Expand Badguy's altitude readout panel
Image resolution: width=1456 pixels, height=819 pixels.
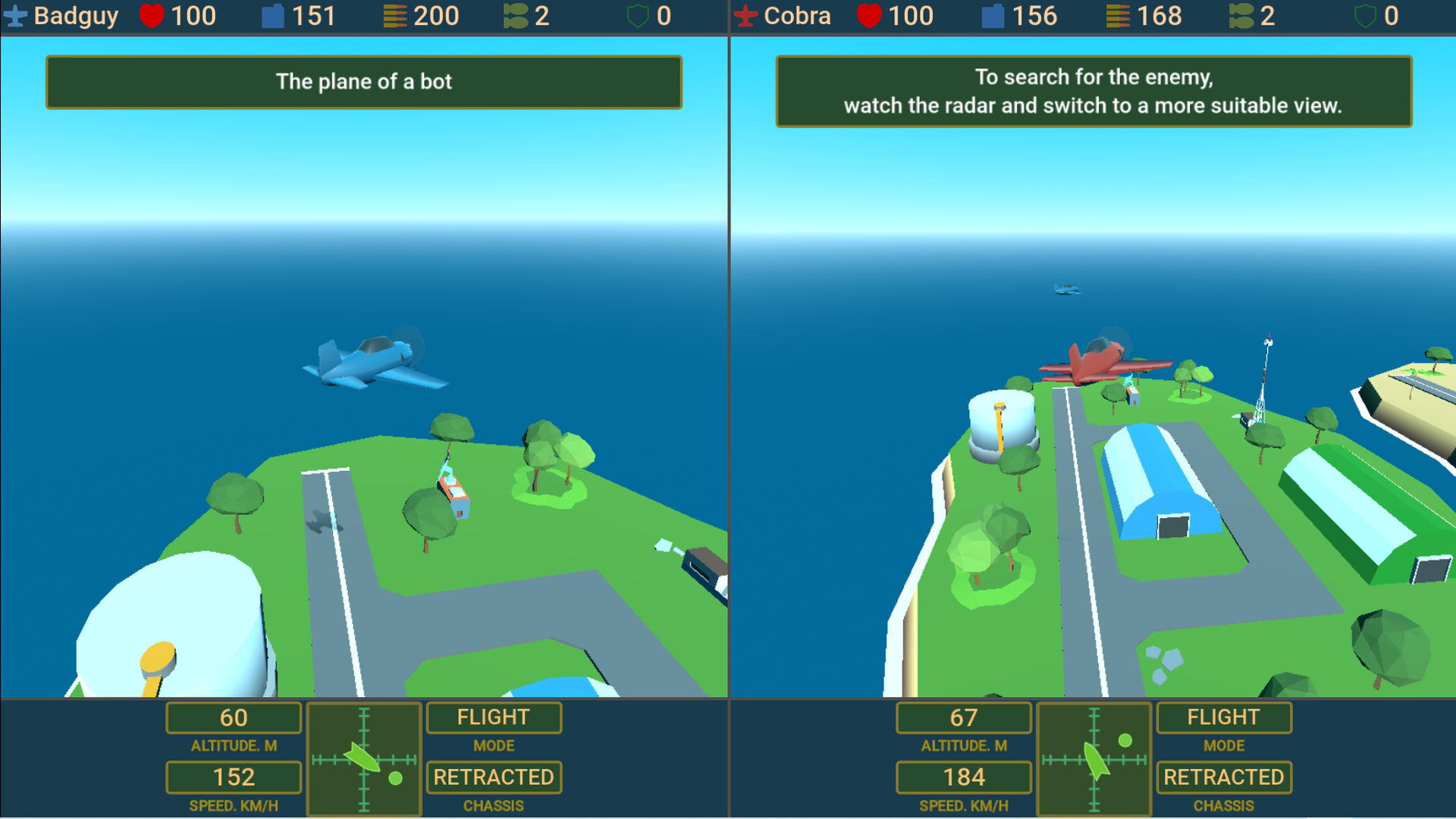234,718
